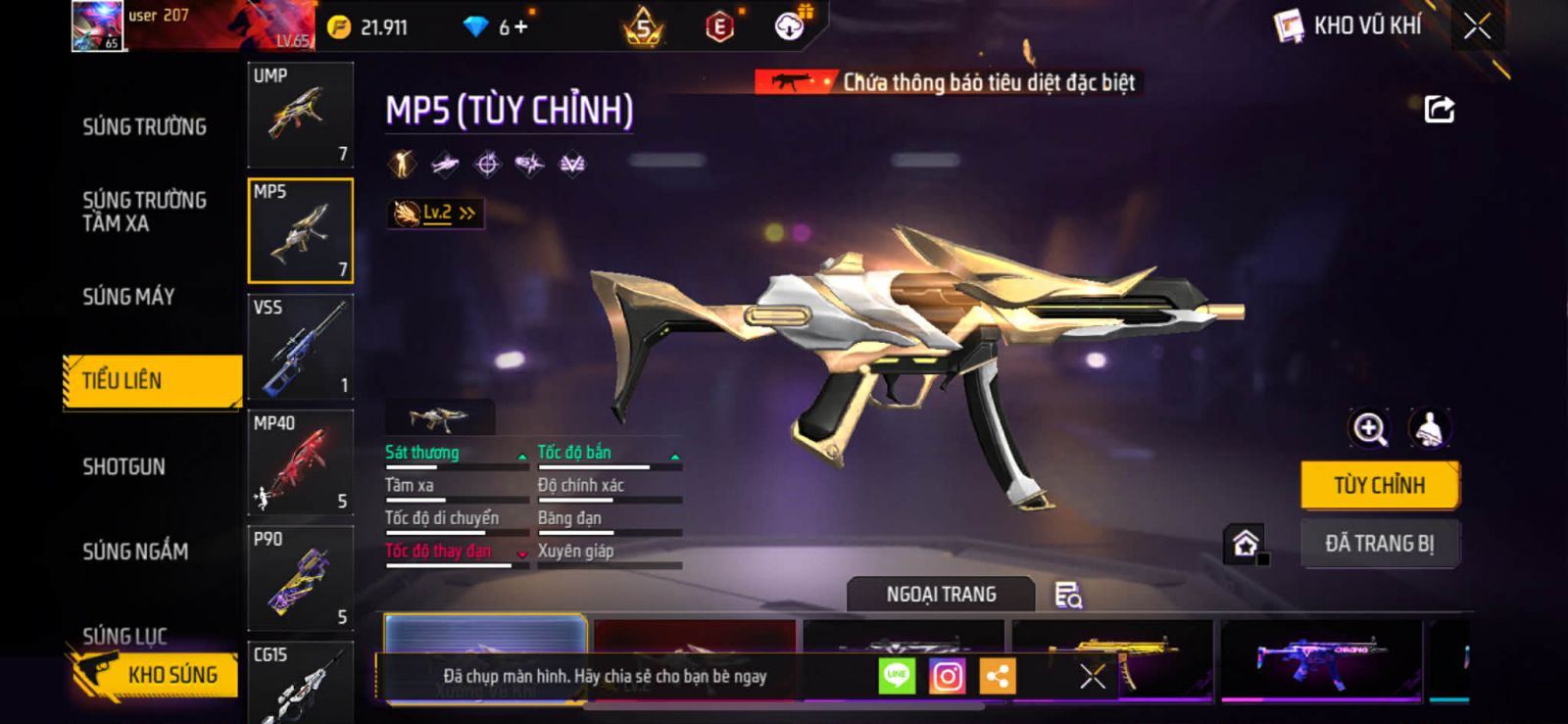
Task: Close the weapon armory screen
Action: 1477,26
